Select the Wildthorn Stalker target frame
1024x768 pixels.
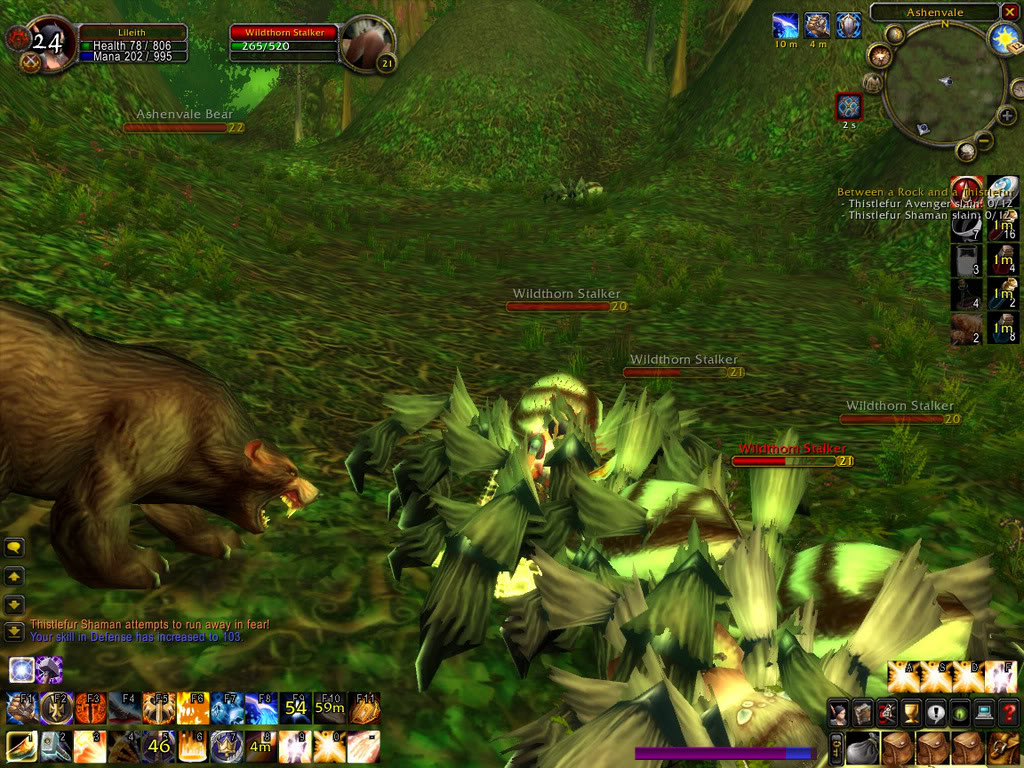pos(284,39)
